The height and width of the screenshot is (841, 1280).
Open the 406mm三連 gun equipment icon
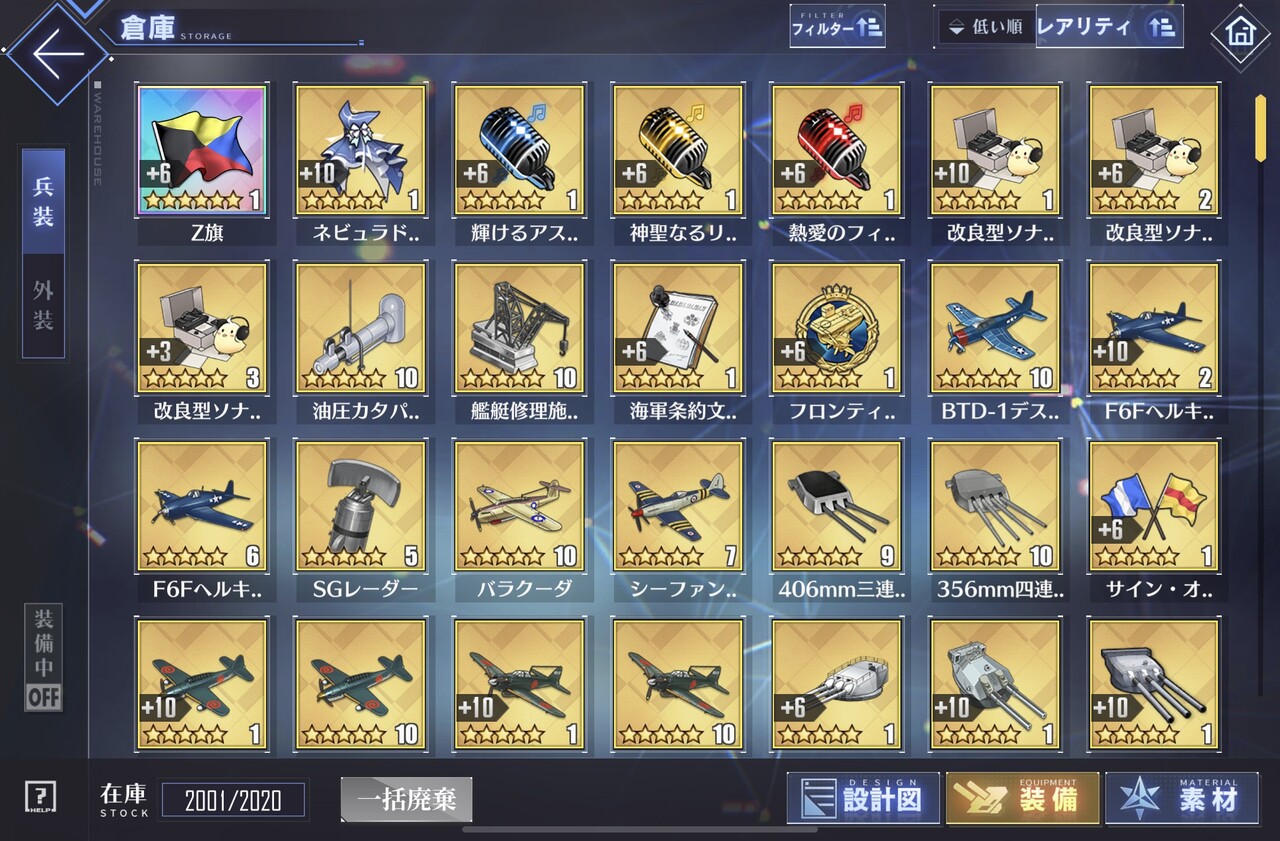pos(836,506)
